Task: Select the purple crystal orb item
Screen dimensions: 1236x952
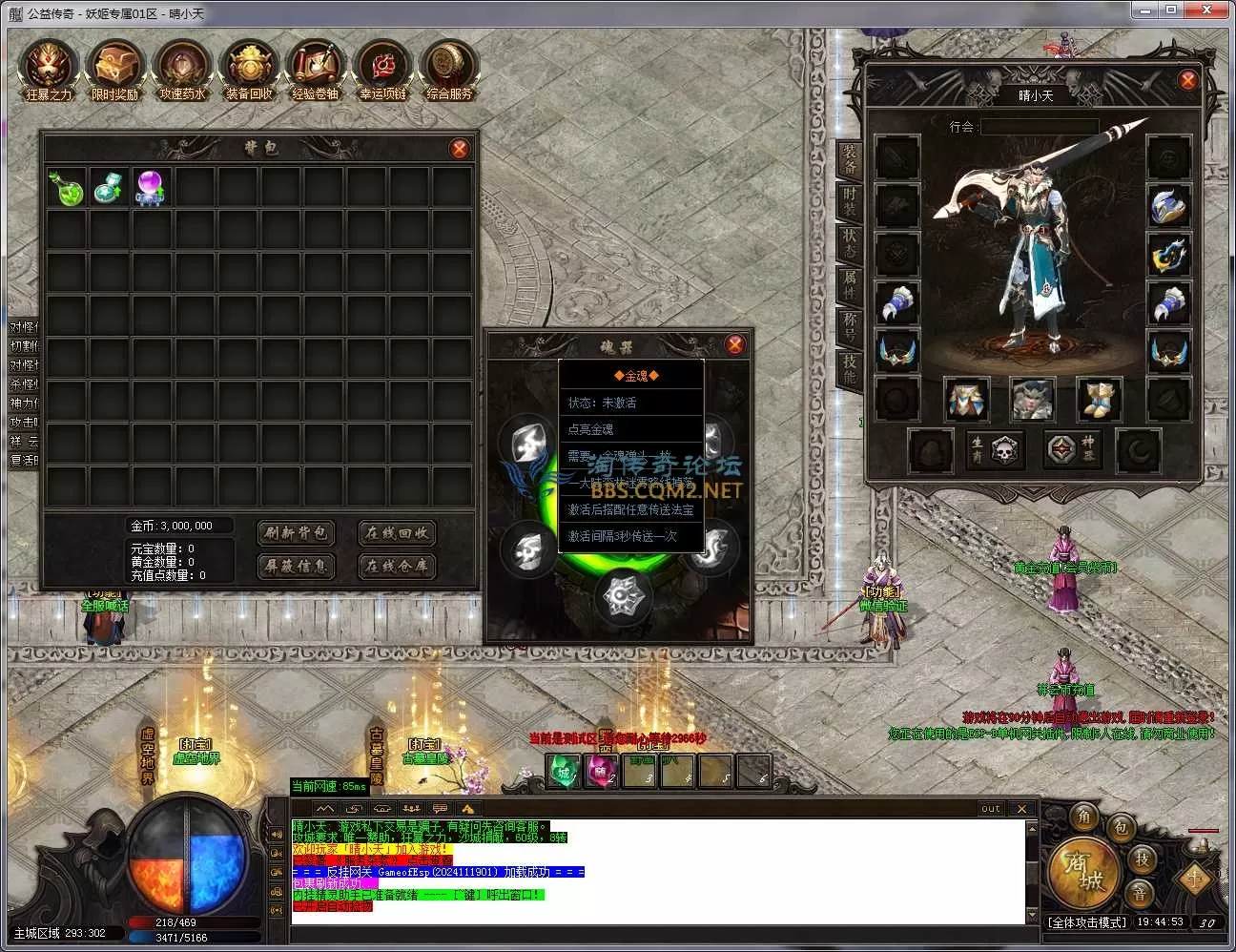Action: [151, 188]
